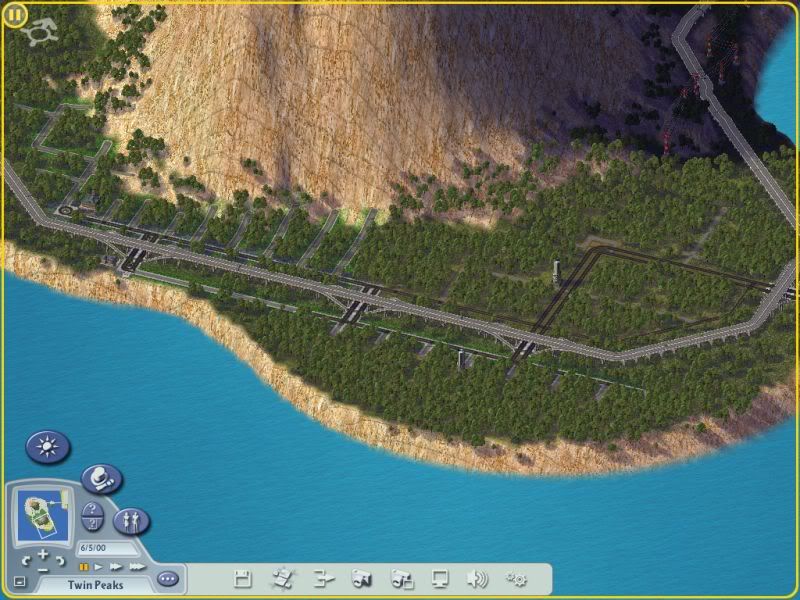
Task: Pause the simulation speed control
Action: pos(84,566)
